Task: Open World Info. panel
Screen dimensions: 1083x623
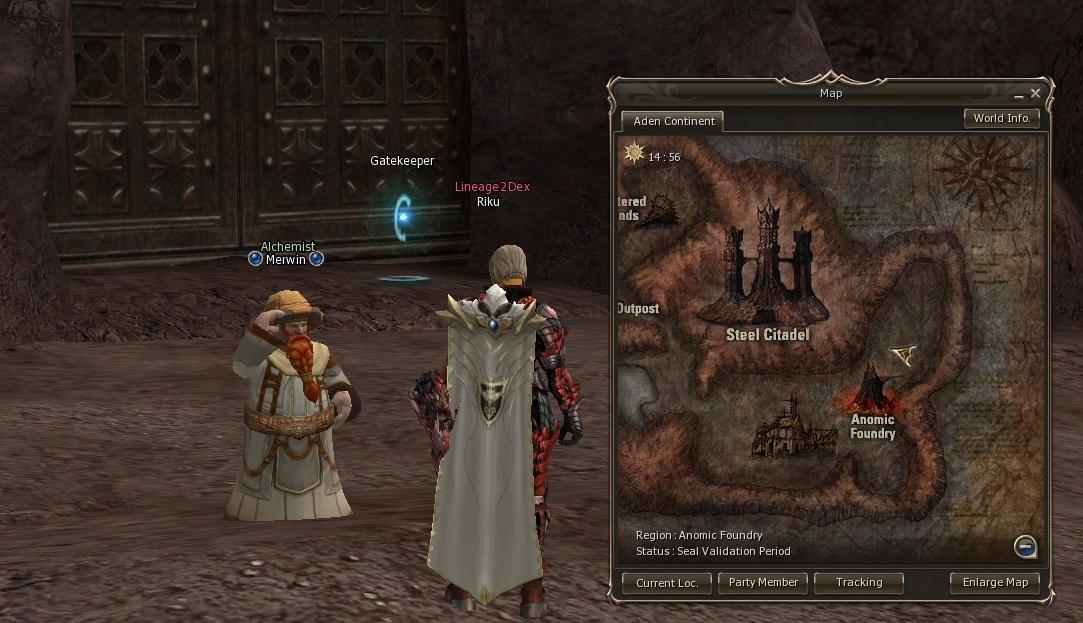Action: 1001,118
